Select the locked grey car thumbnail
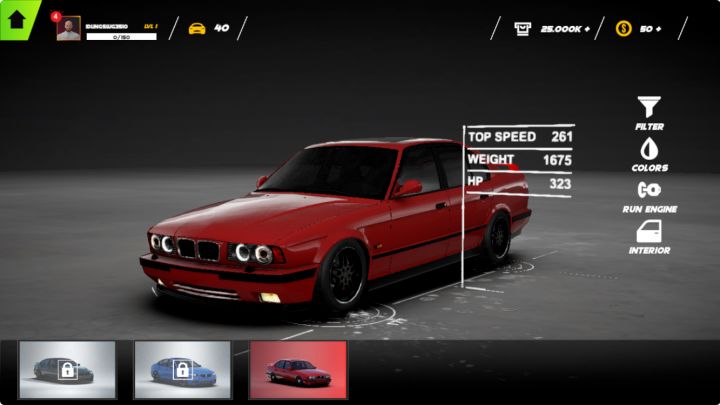 click(67, 370)
